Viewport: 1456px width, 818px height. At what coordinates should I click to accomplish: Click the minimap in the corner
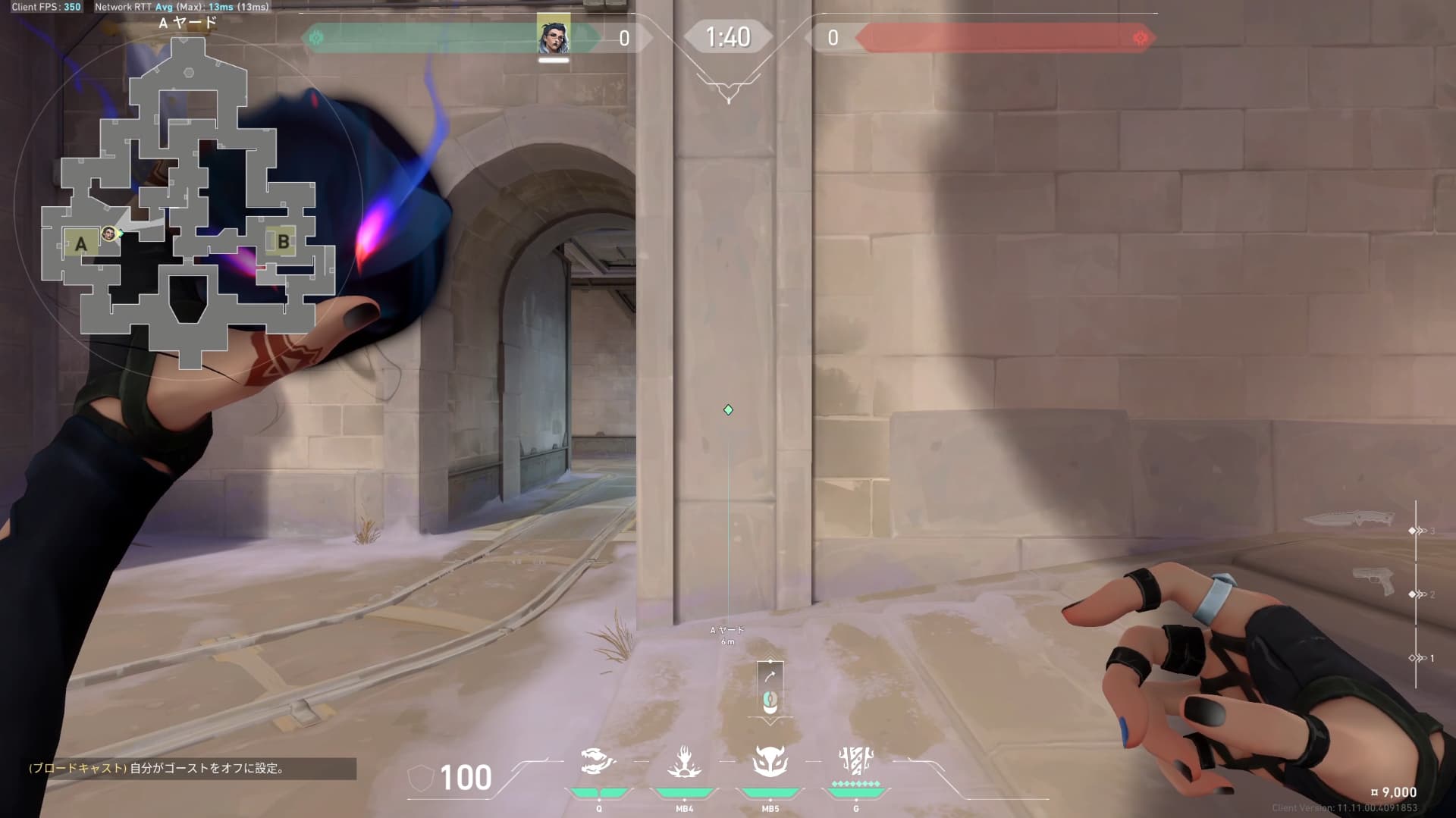coord(188,199)
